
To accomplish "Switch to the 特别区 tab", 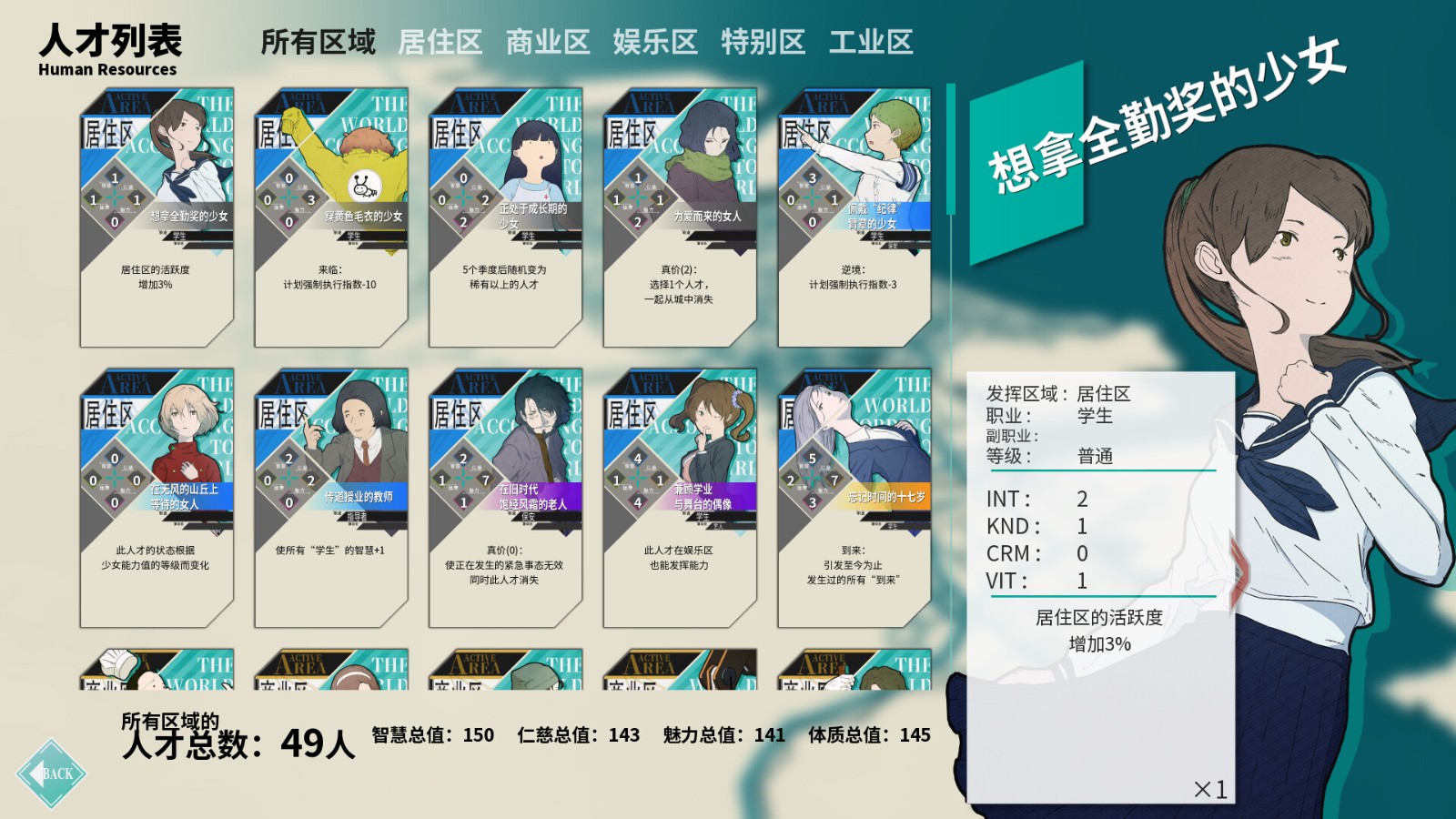I will click(764, 41).
